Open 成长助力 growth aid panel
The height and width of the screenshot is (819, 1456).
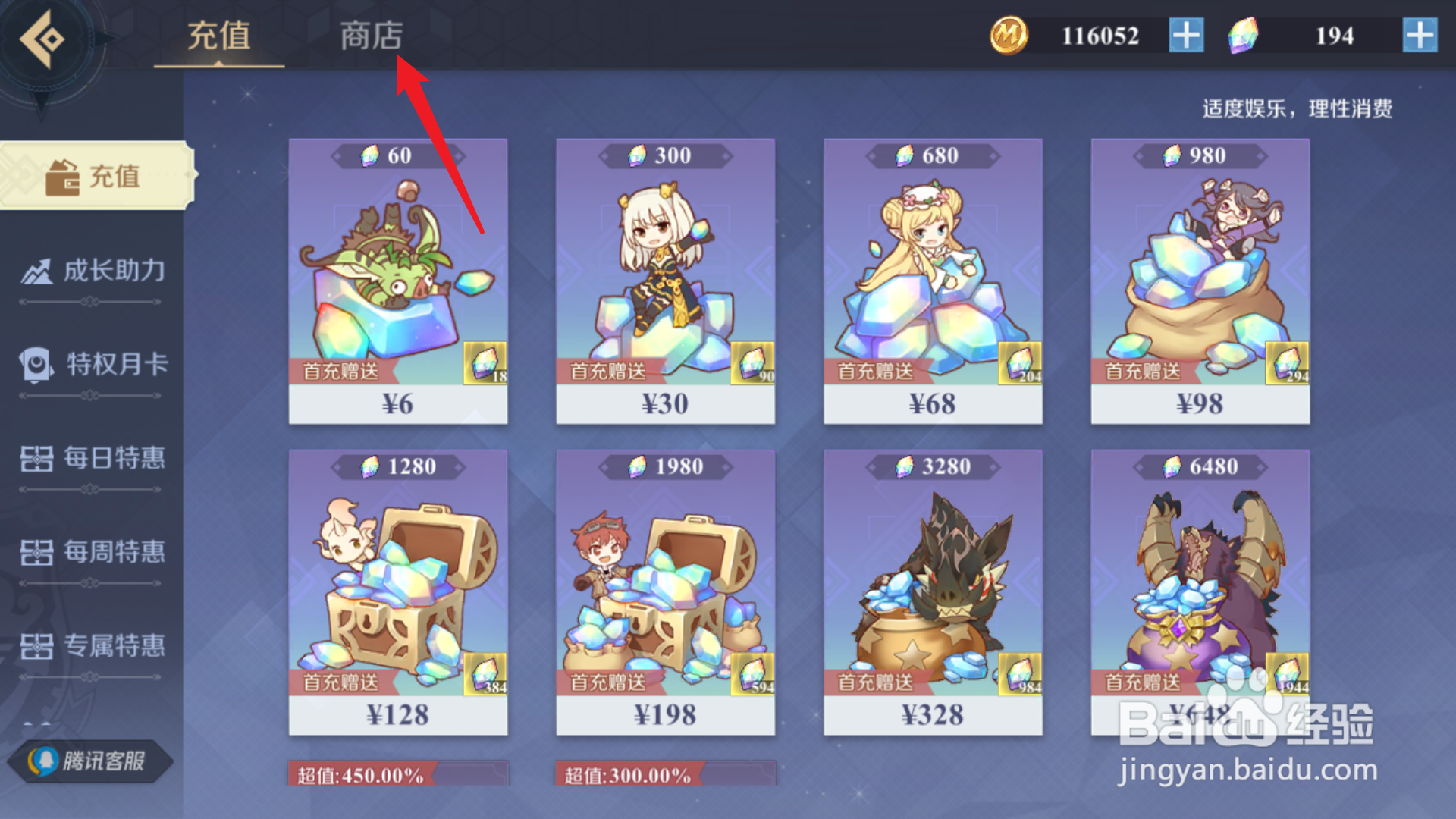point(91,271)
